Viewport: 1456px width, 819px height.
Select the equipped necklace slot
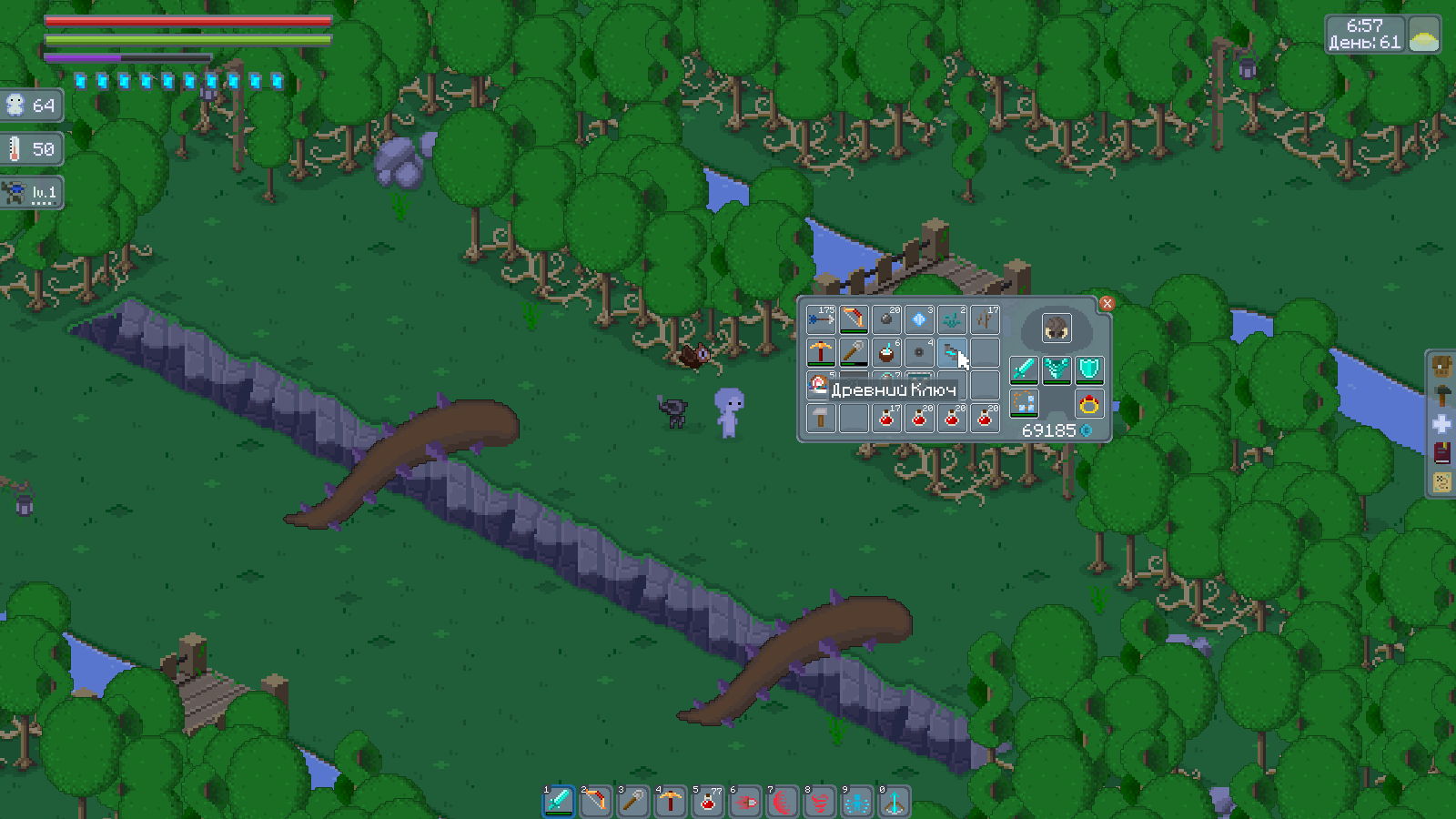(x=1024, y=404)
